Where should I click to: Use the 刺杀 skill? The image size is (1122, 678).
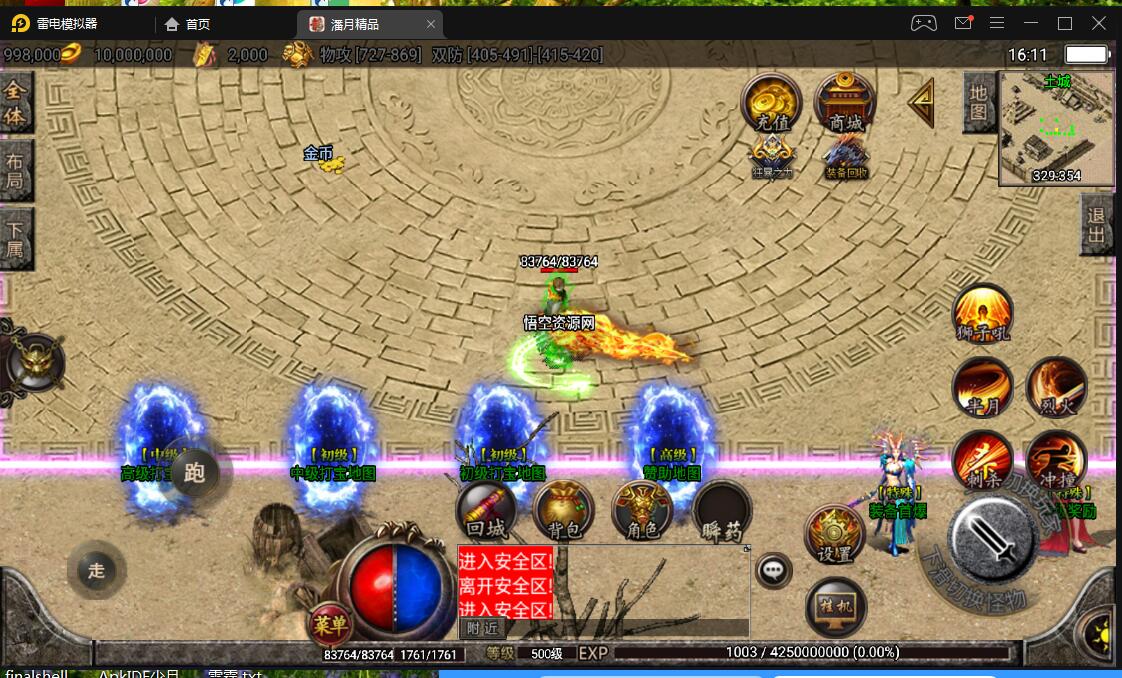[983, 460]
